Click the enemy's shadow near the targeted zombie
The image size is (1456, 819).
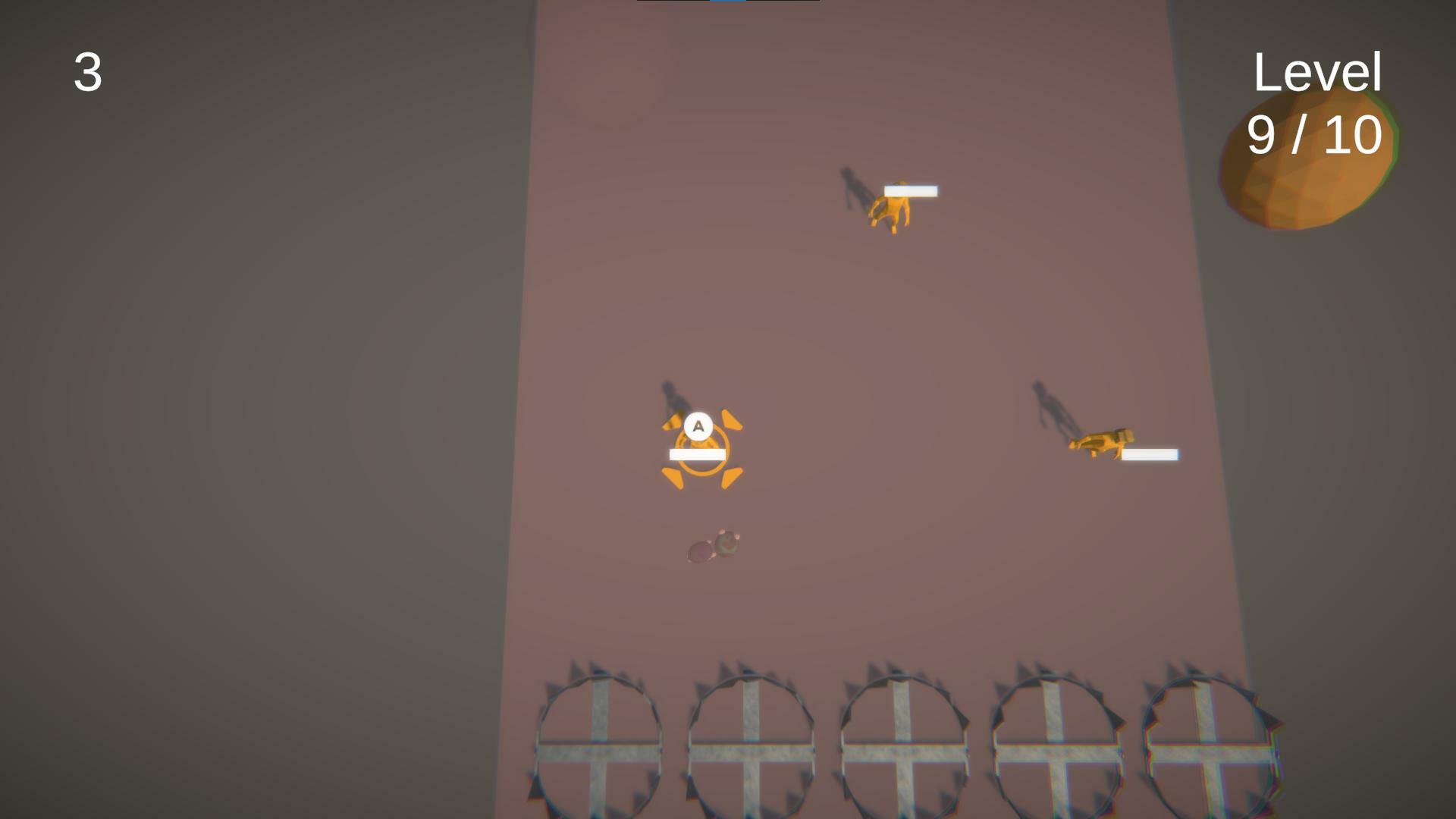click(x=671, y=398)
